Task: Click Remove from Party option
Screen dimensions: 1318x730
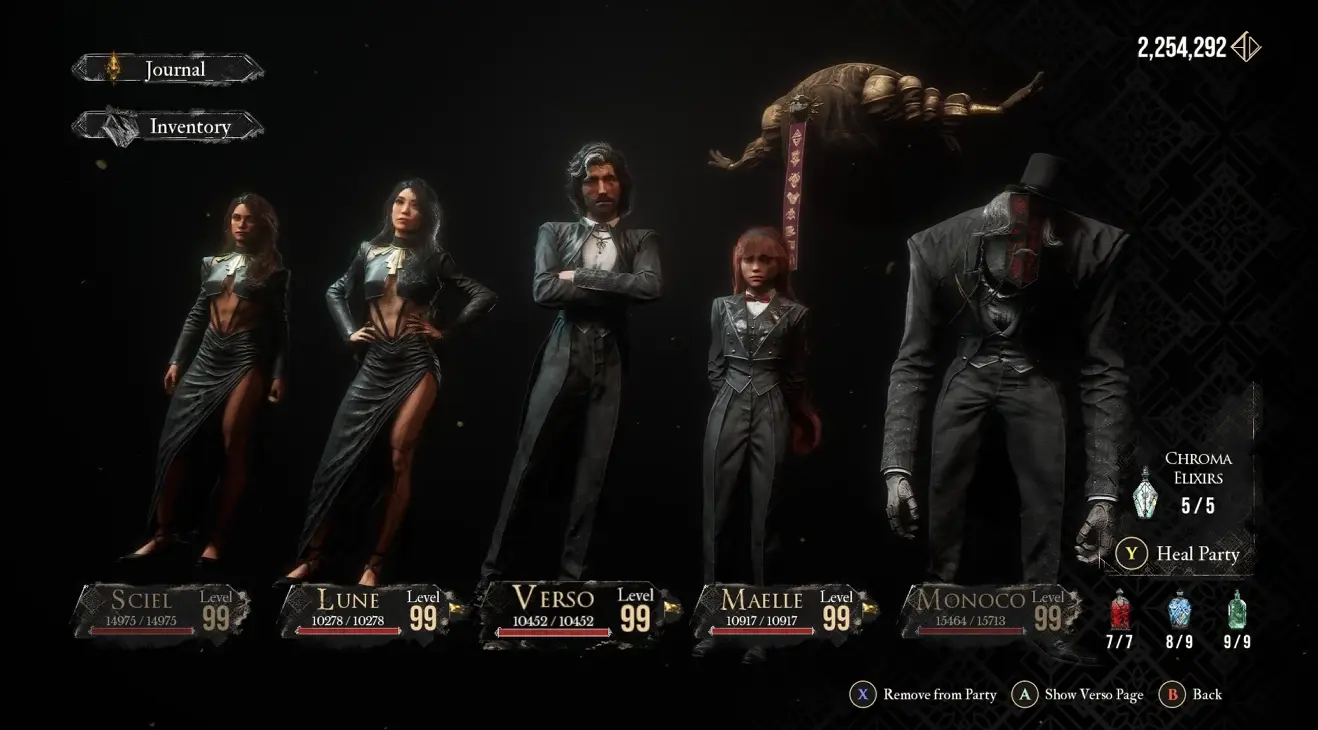Action: click(924, 694)
